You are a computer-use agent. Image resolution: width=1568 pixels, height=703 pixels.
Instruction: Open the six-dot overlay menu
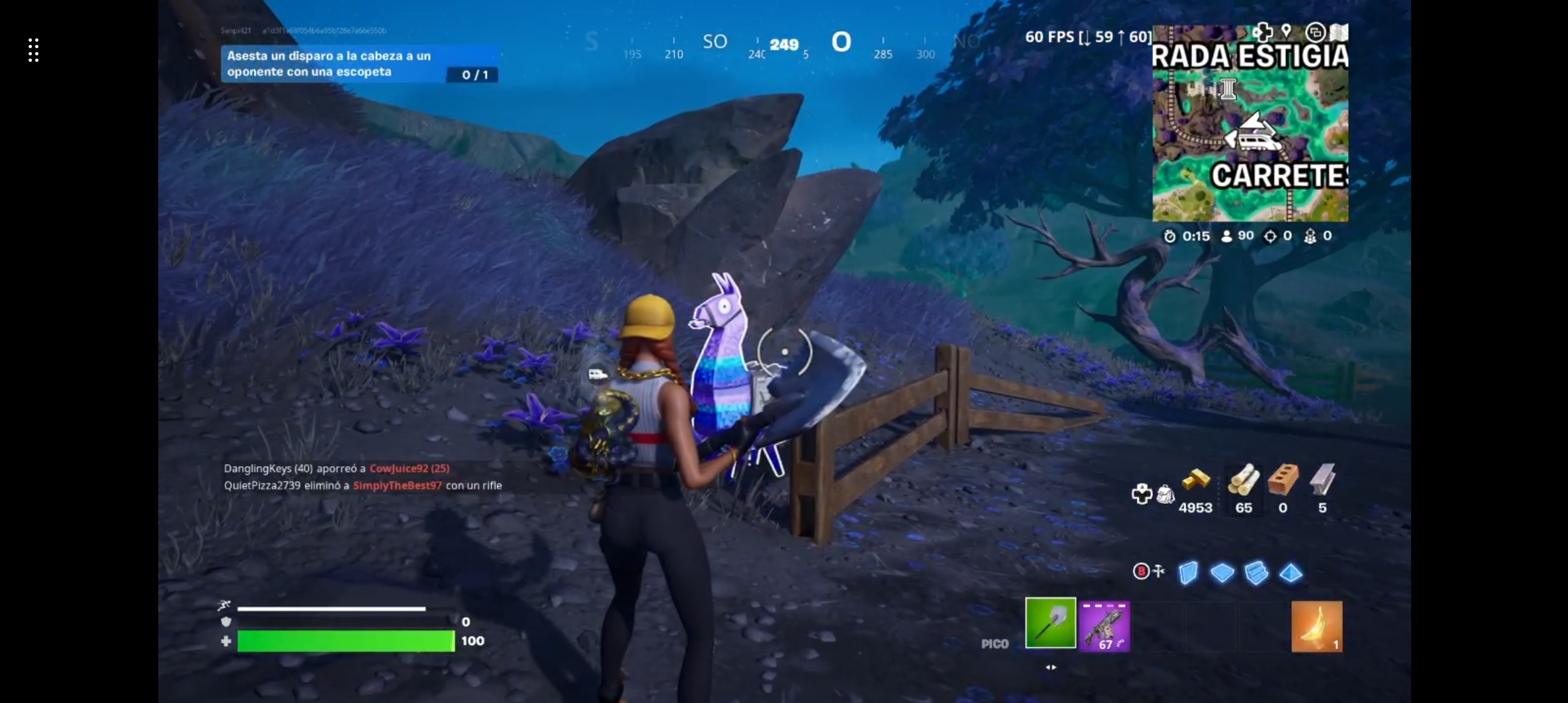point(34,50)
